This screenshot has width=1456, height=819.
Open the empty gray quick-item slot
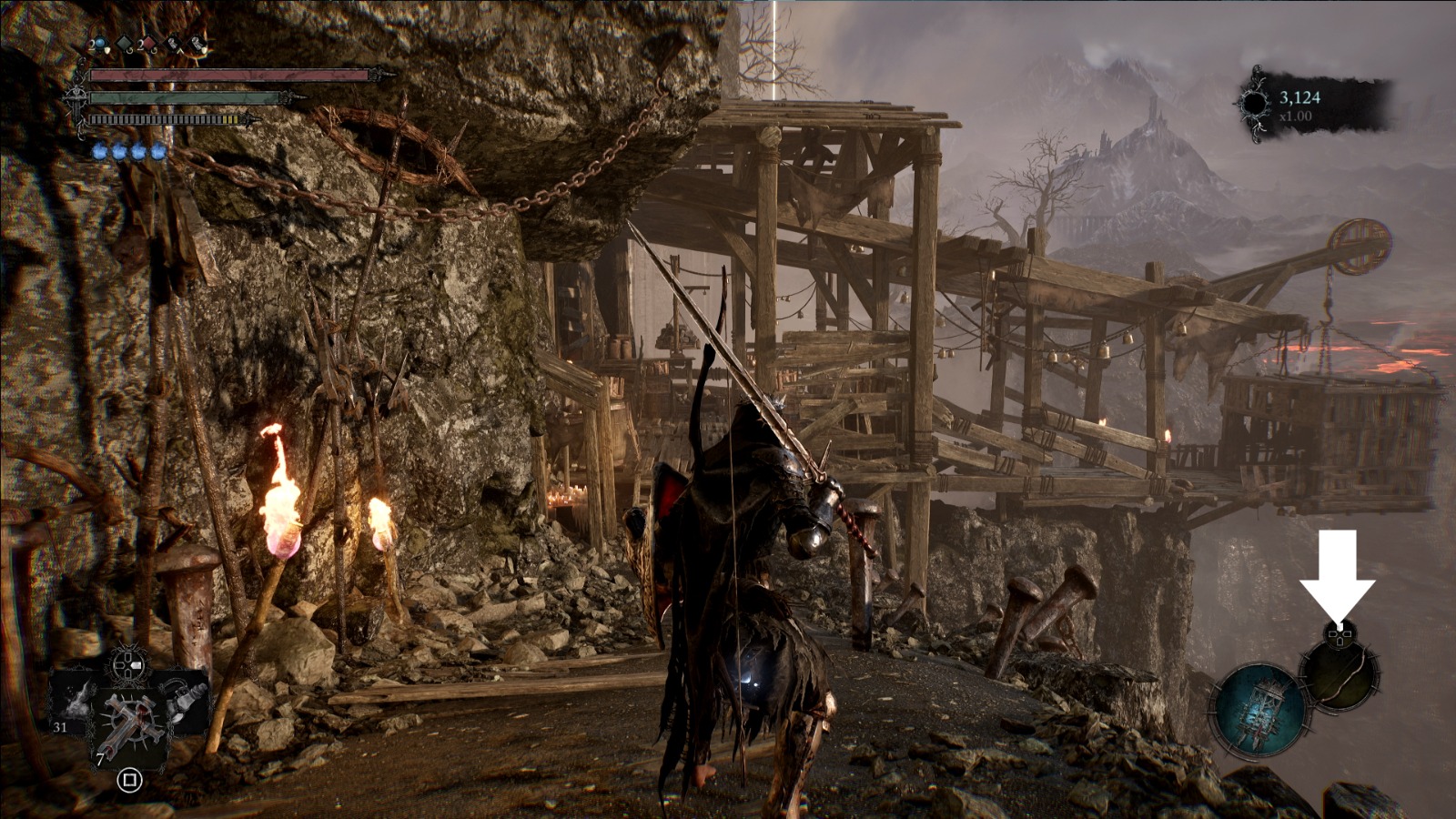[x=122, y=43]
